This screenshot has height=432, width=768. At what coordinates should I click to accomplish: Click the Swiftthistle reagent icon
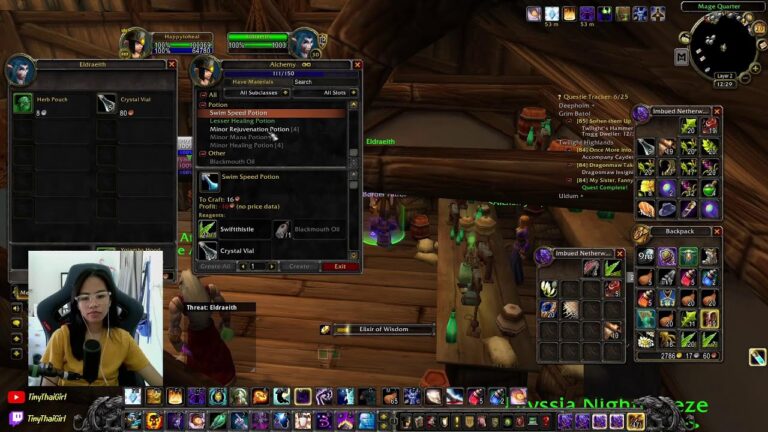pyautogui.click(x=208, y=229)
